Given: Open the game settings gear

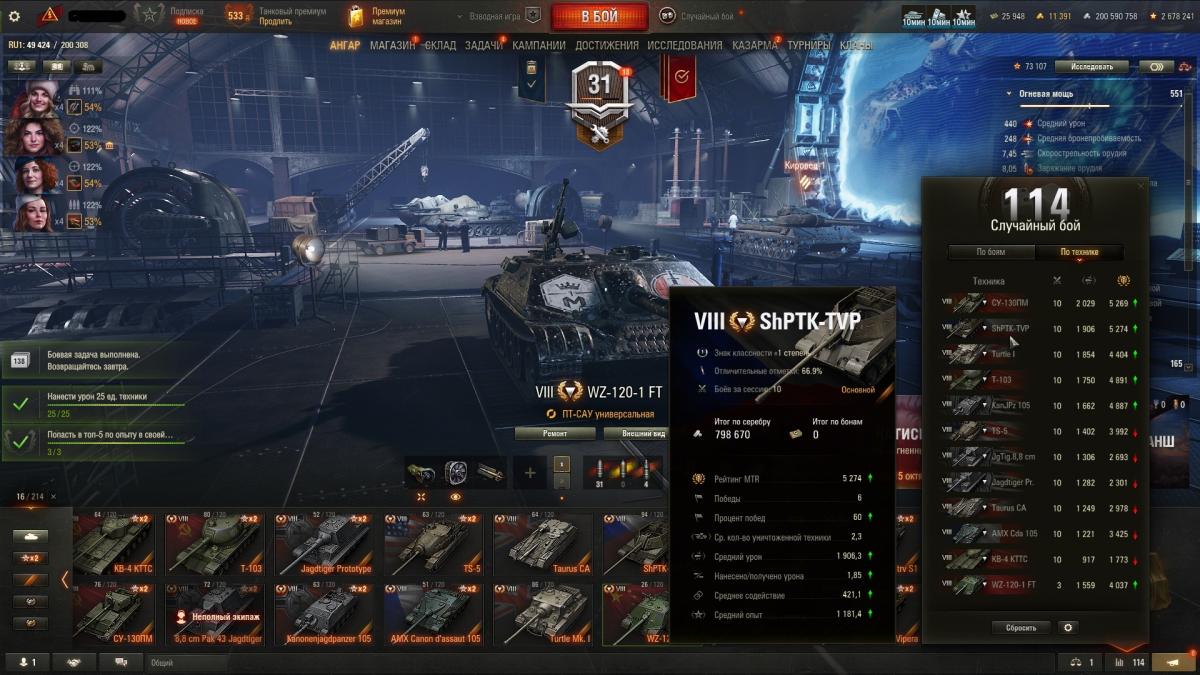Looking at the screenshot, I should (x=14, y=16).
